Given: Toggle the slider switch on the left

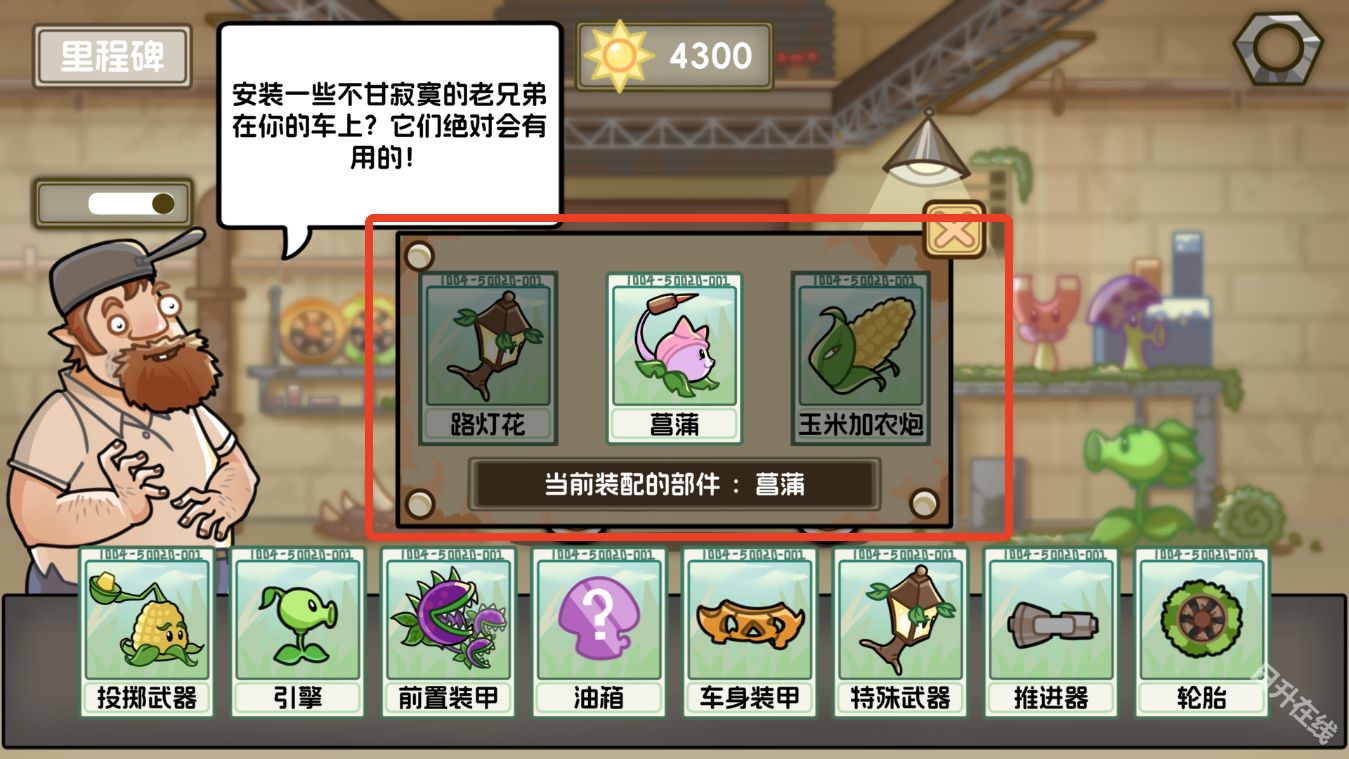Looking at the screenshot, I should (x=113, y=201).
